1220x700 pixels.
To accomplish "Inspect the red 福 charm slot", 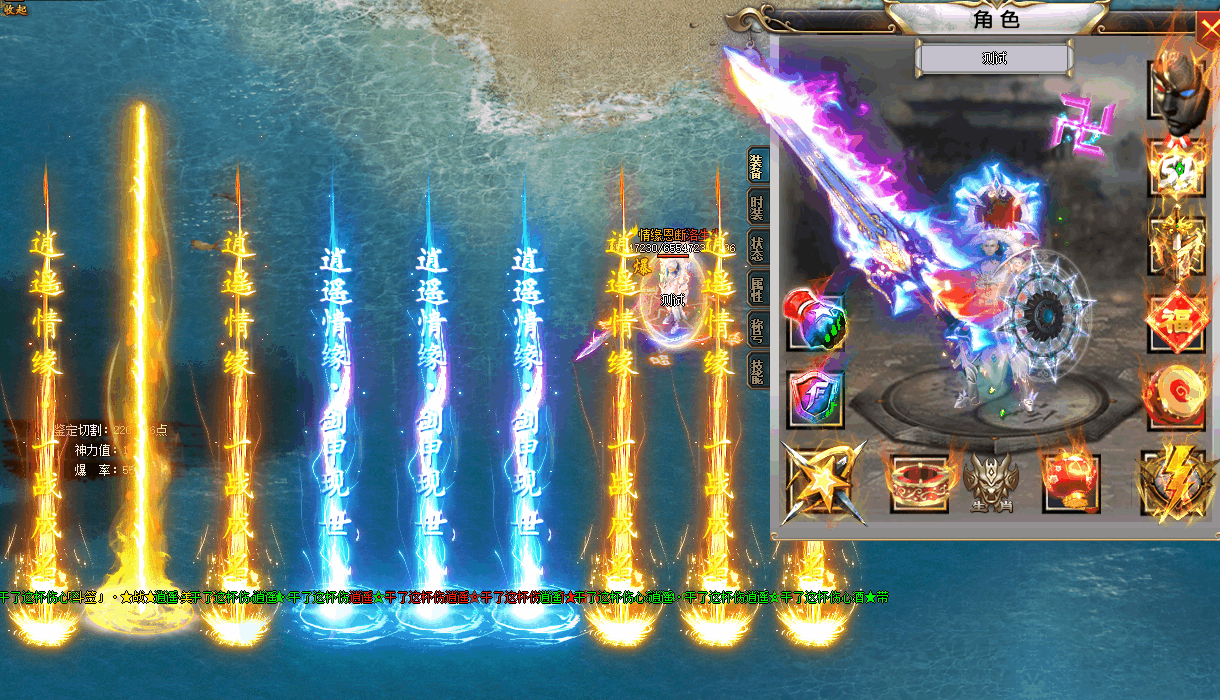I will coord(1176,322).
